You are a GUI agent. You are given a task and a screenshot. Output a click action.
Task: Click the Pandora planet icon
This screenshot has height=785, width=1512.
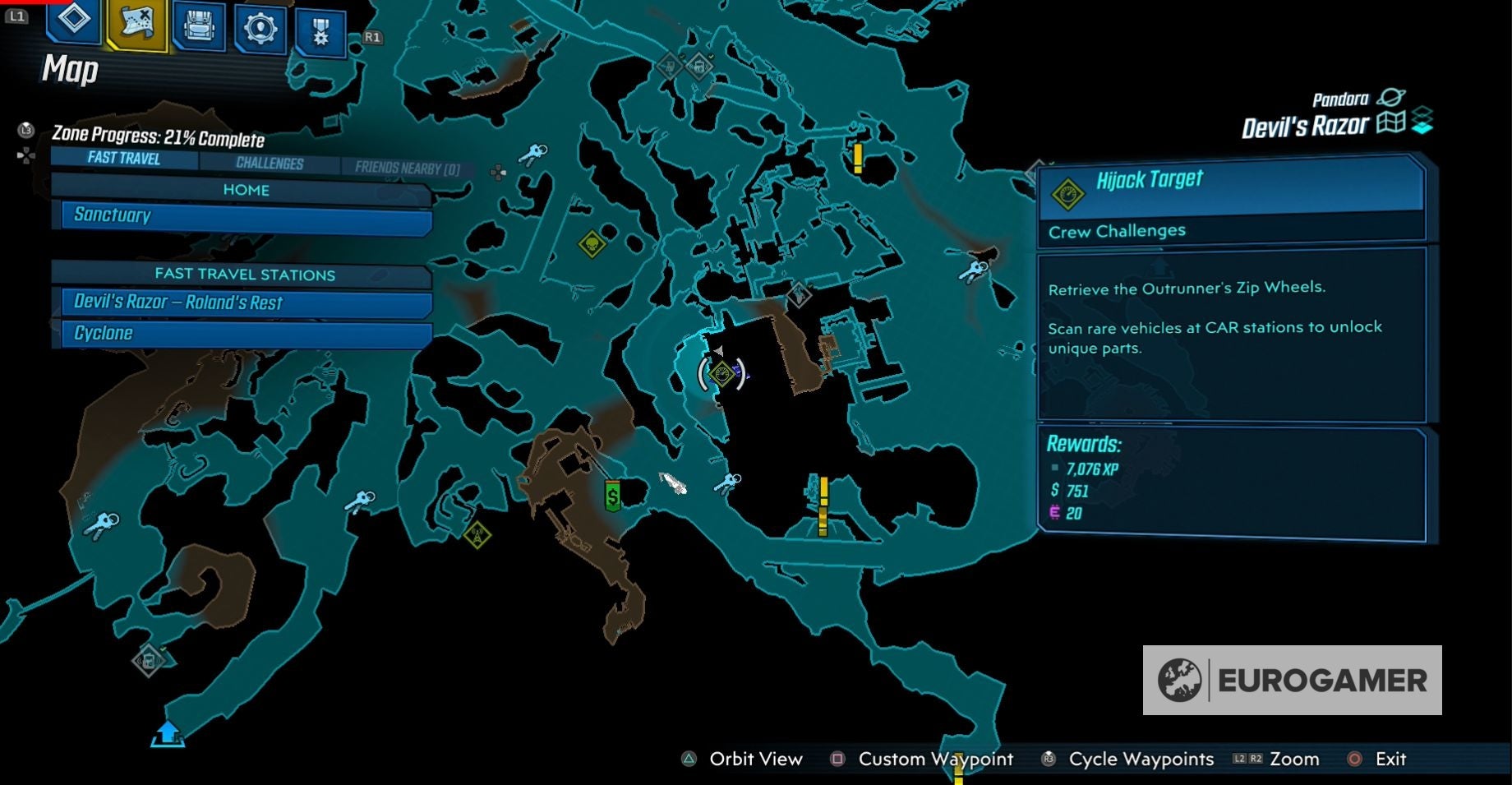[1391, 98]
